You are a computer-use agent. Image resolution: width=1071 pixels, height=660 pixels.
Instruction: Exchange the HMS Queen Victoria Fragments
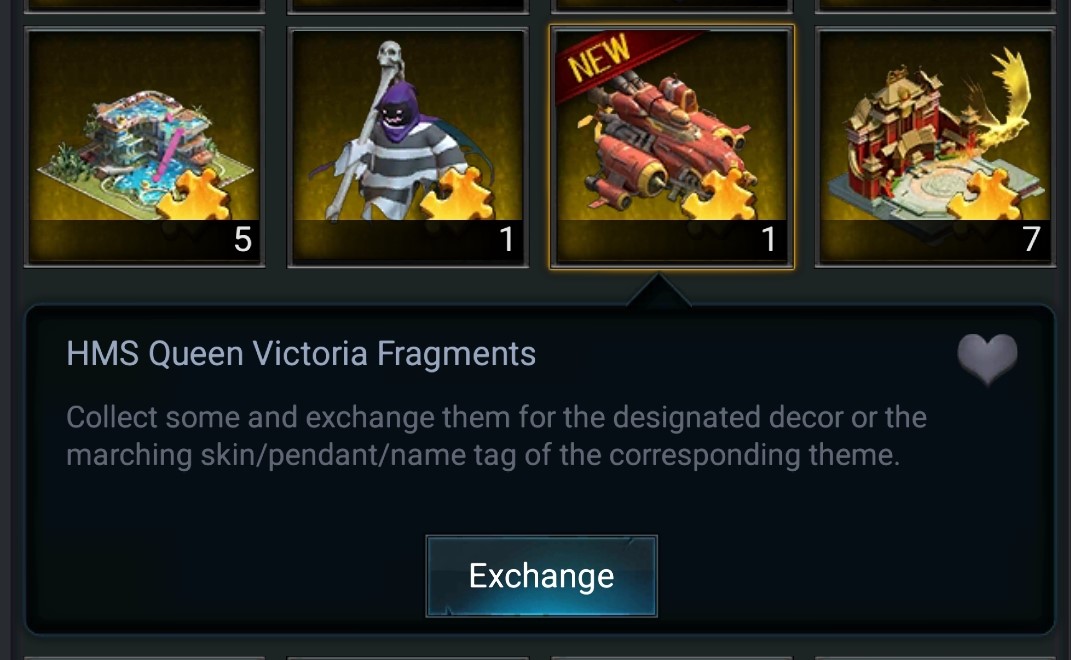tap(541, 576)
